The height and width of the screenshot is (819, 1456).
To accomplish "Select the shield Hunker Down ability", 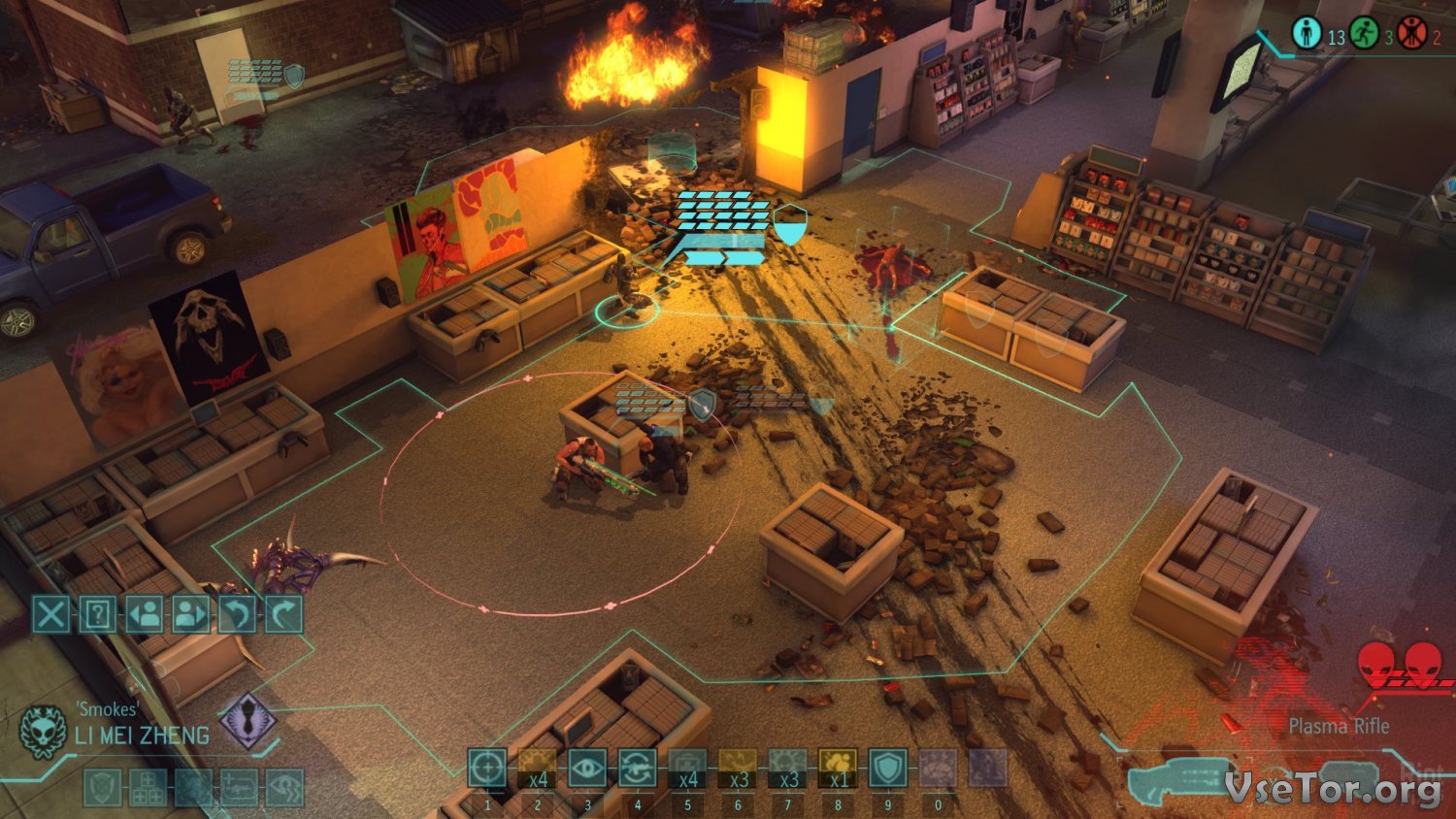I will click(x=887, y=768).
